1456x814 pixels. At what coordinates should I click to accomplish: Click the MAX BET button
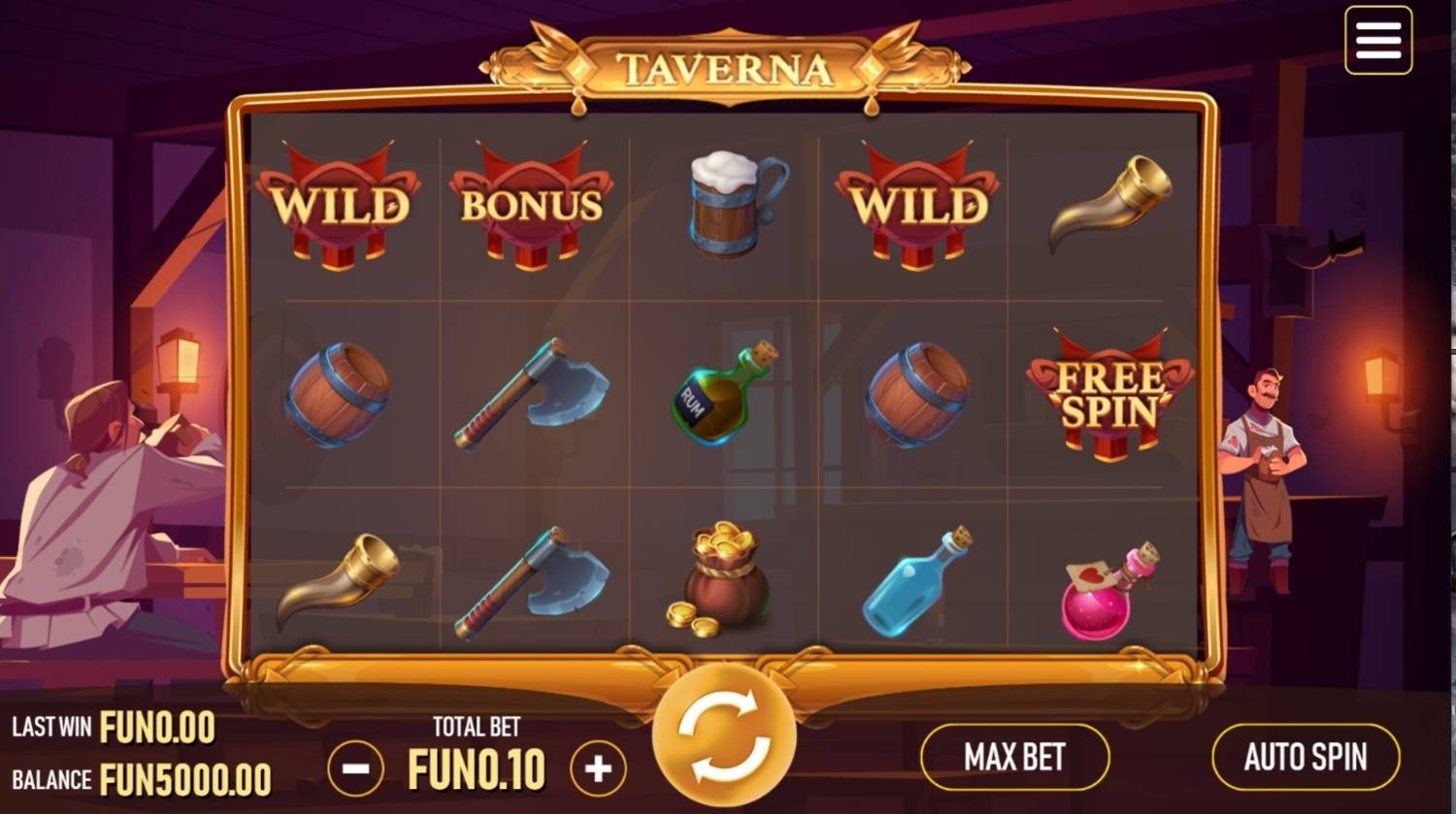coord(1014,756)
